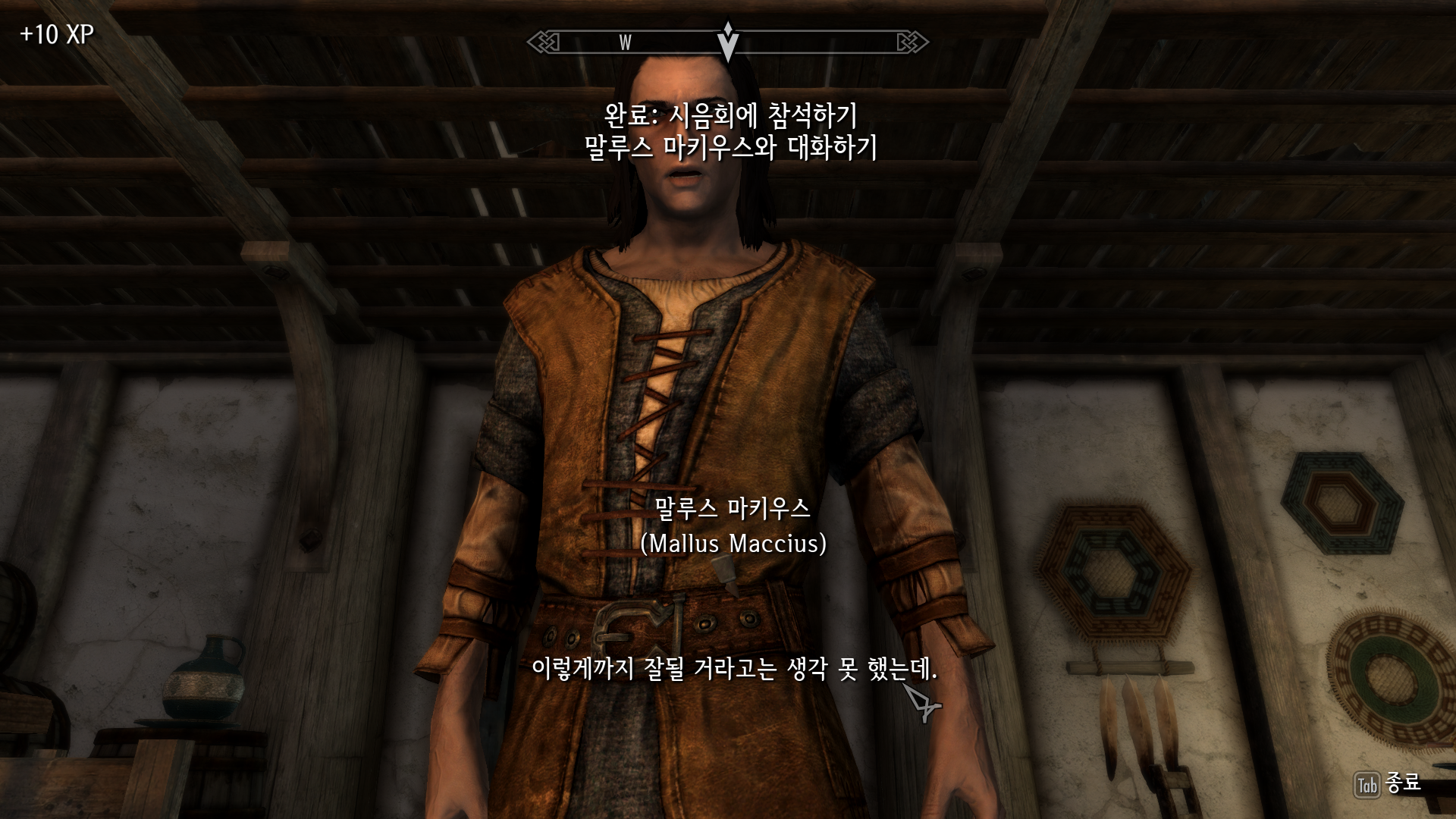Expand the English name '(Mallus Maccius)'

733,544
